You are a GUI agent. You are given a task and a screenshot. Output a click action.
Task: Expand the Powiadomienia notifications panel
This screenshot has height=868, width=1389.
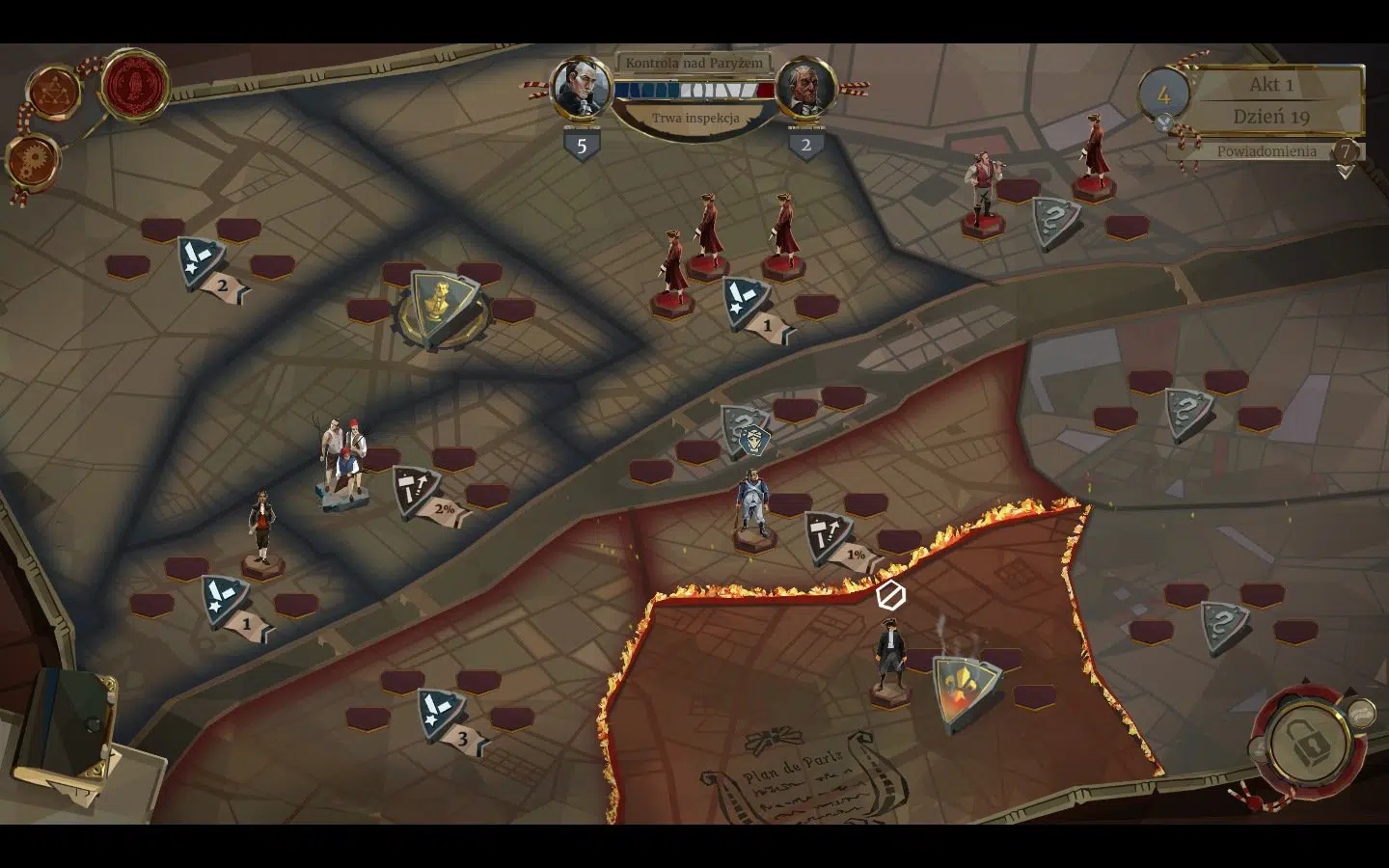point(1266,151)
